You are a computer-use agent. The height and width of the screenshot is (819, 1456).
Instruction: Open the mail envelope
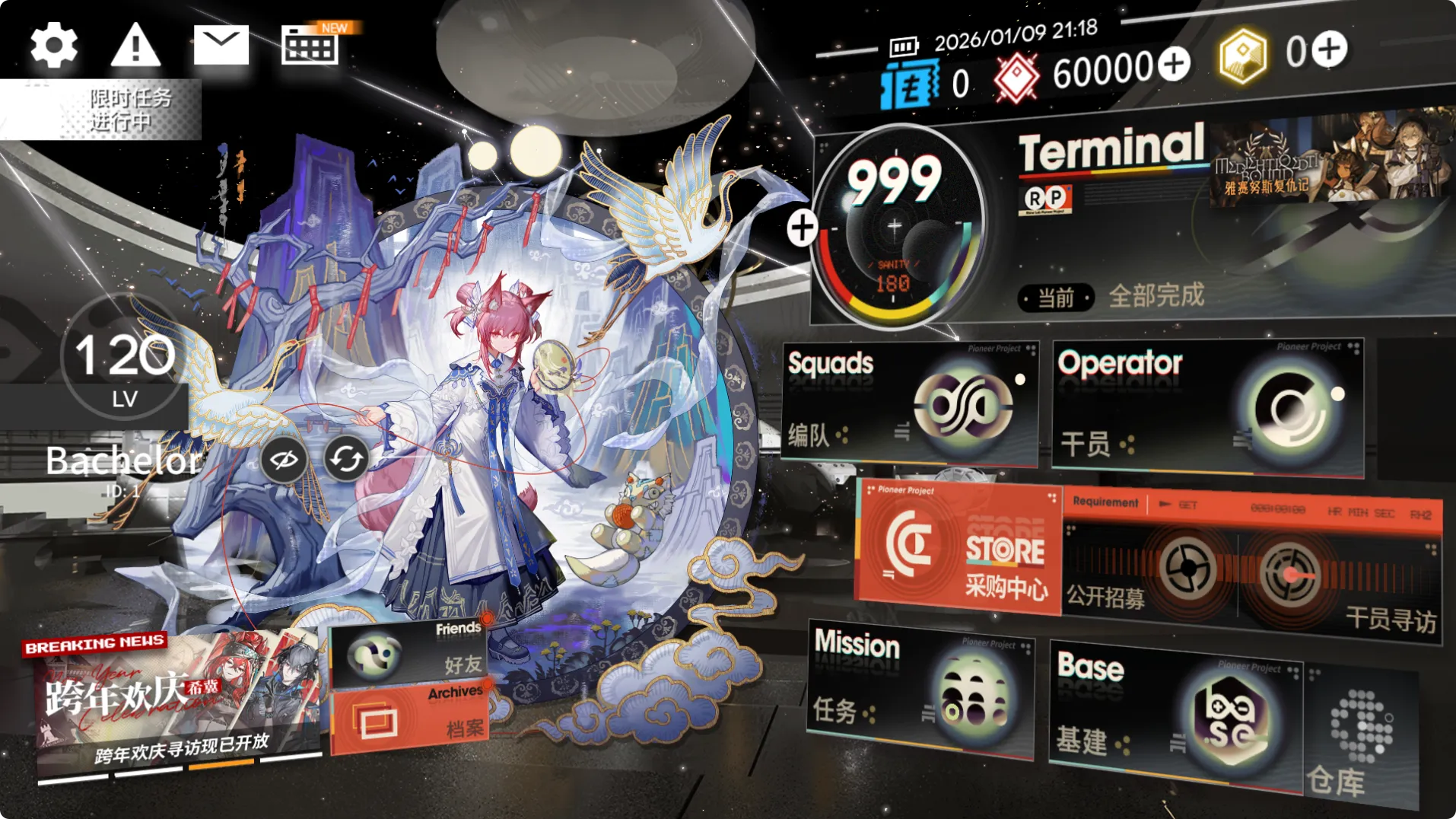(x=221, y=46)
